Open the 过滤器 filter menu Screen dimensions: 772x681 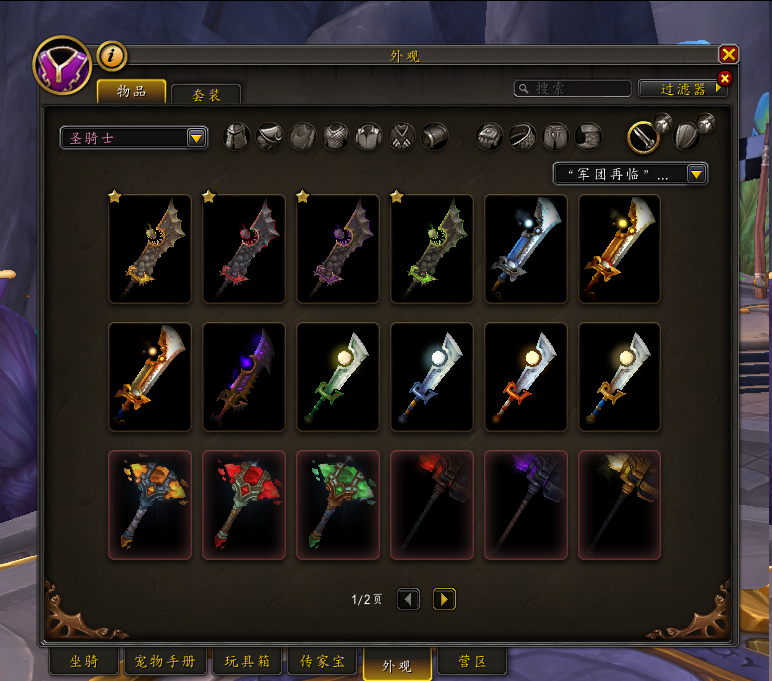click(683, 89)
